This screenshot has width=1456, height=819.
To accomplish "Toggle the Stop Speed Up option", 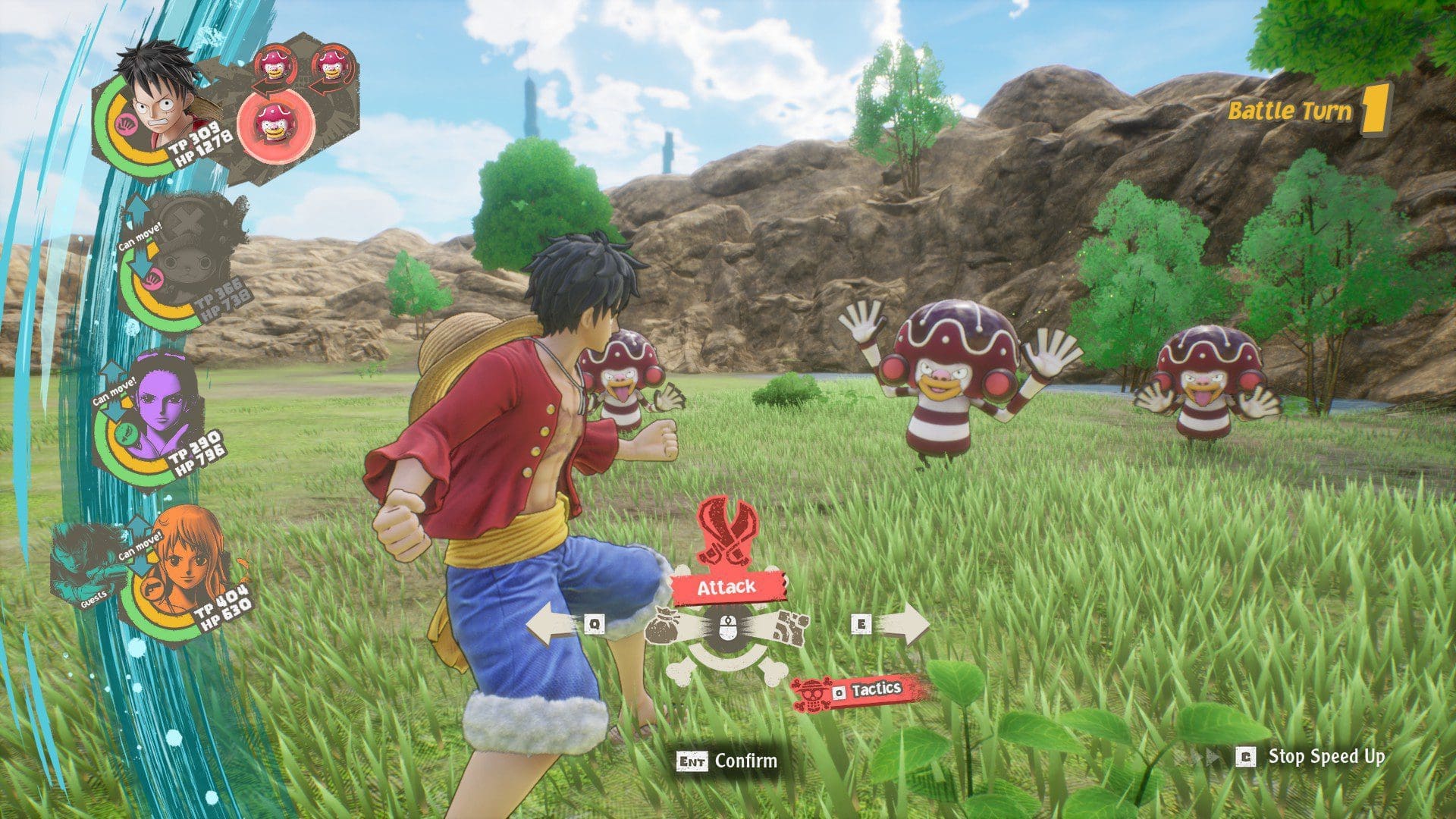I will point(1311,757).
